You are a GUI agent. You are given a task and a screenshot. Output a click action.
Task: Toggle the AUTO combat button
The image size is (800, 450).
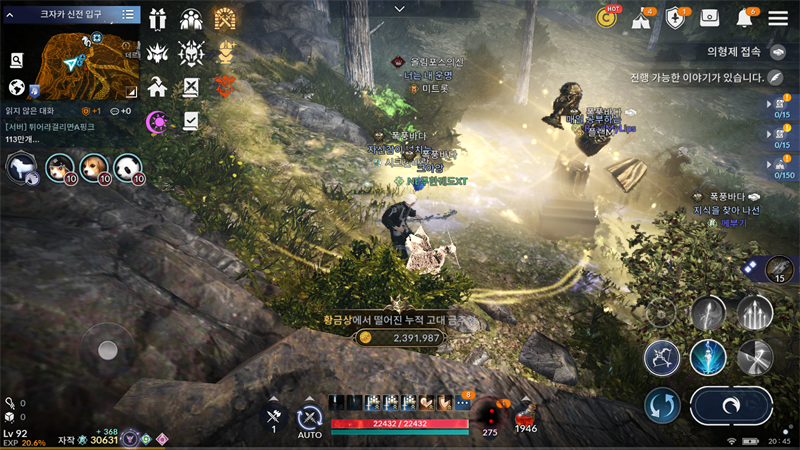310,419
